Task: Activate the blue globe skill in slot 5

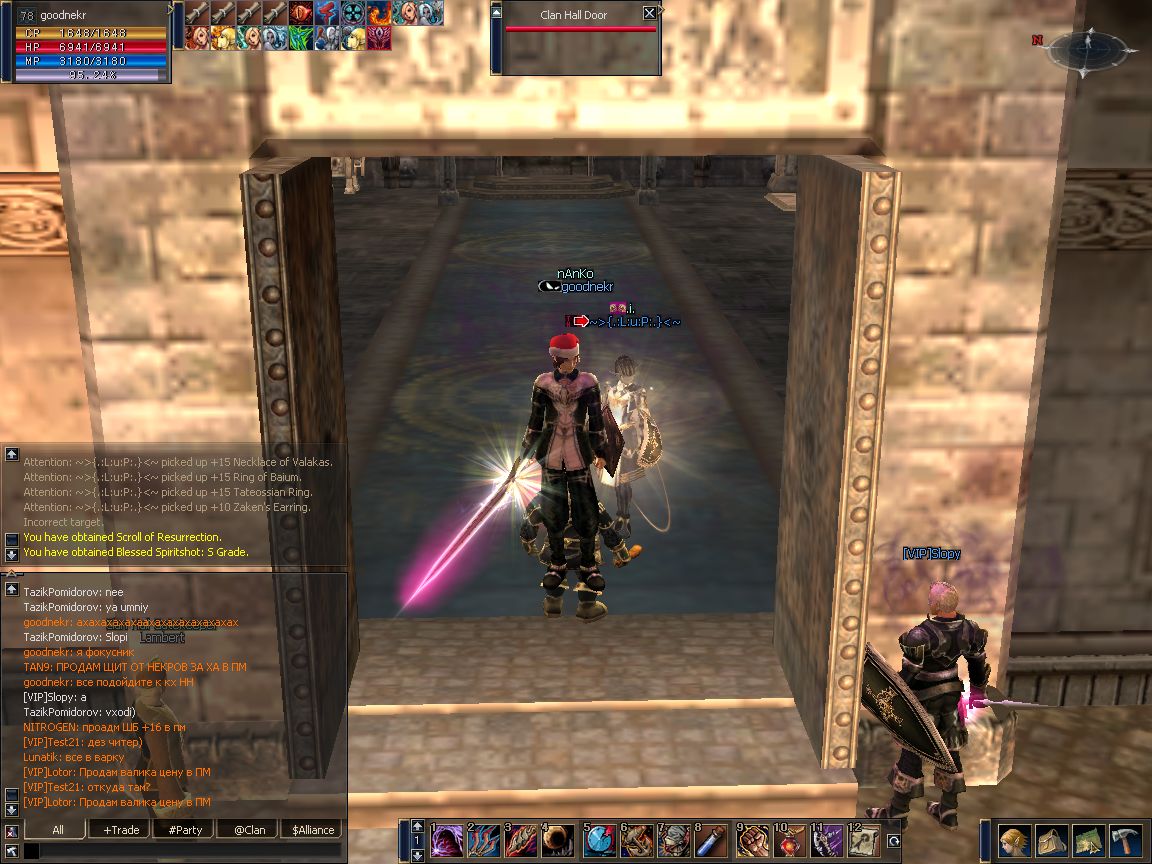Action: pos(600,840)
